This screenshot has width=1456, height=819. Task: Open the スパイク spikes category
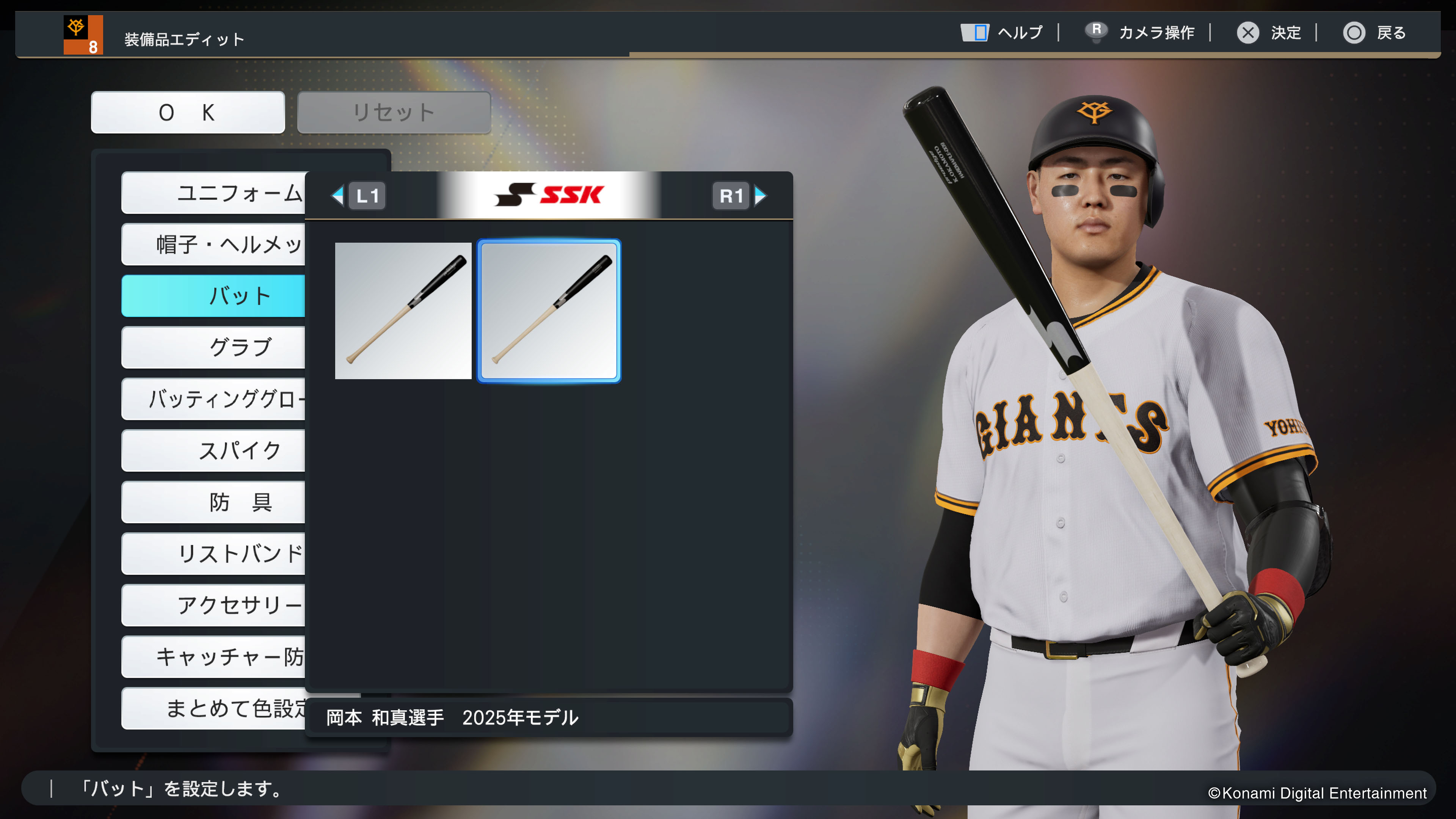tap(213, 450)
